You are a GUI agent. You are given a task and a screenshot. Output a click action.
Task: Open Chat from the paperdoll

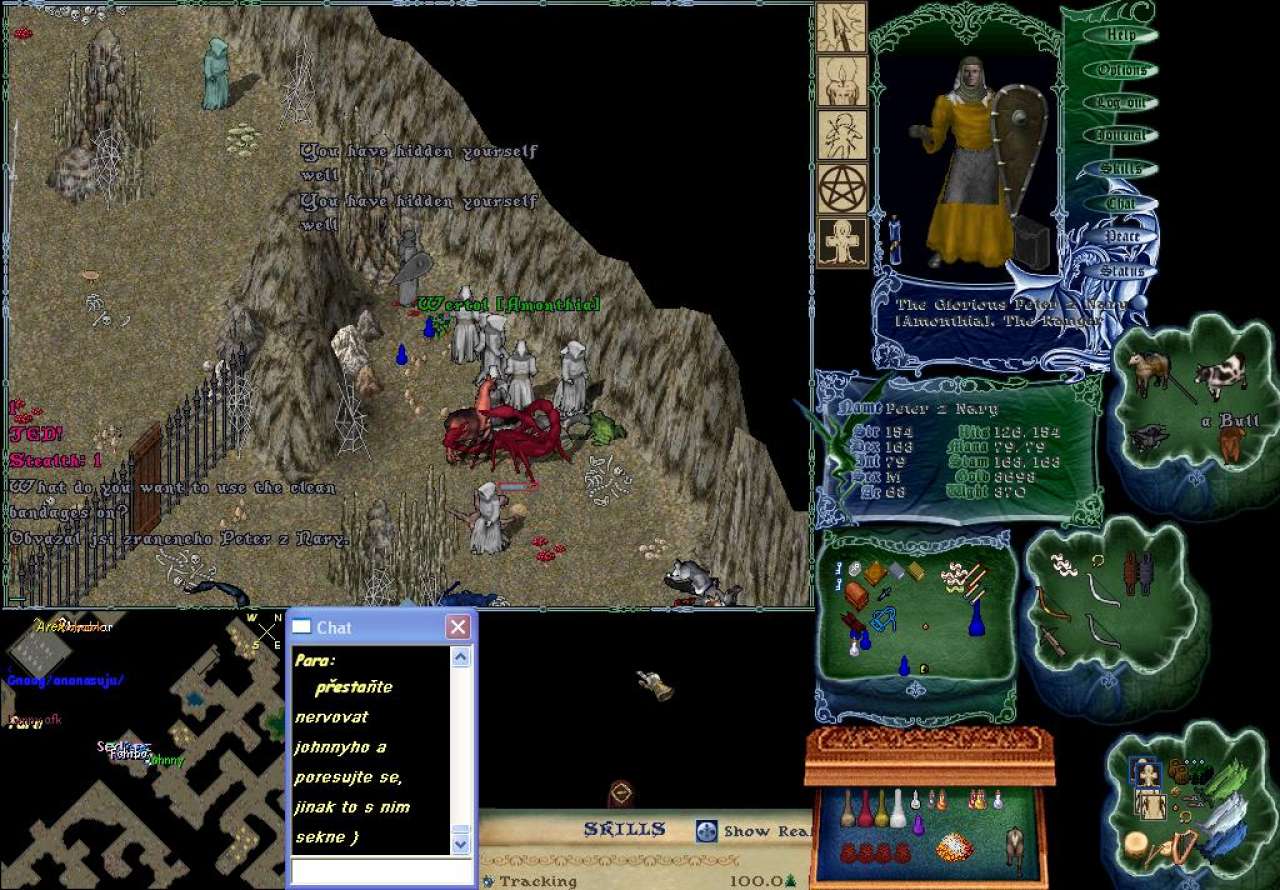click(x=1121, y=203)
